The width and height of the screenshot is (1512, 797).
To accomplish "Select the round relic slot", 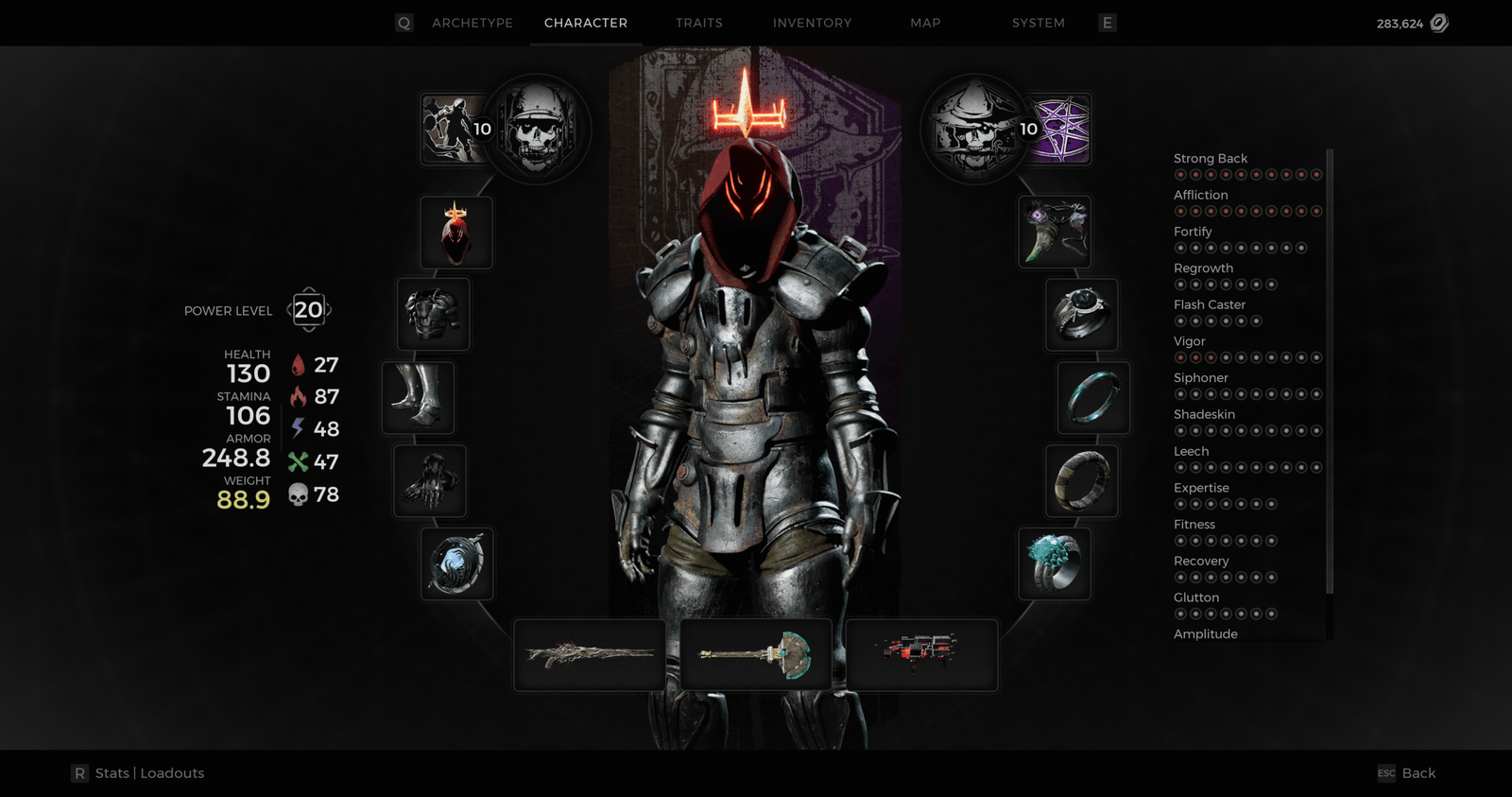I will point(456,563).
